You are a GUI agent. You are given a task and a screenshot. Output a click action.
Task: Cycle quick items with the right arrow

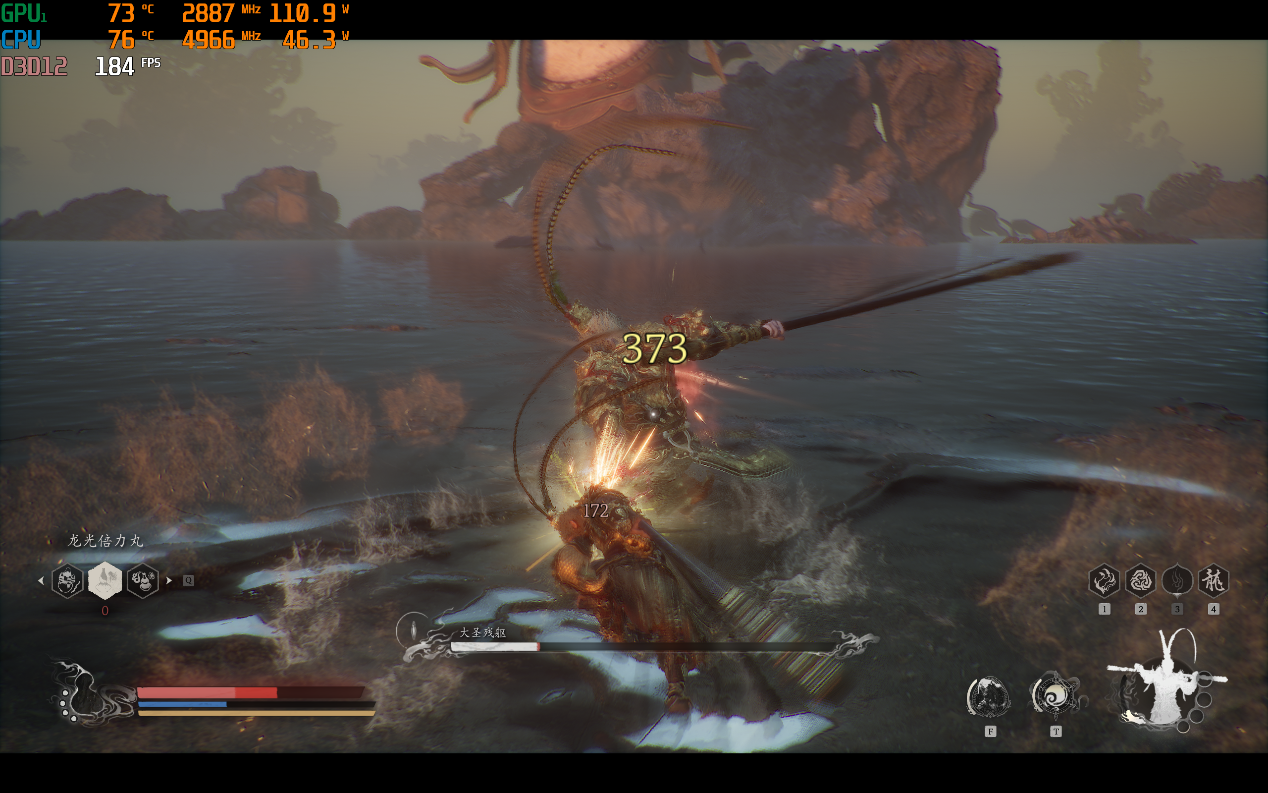169,580
